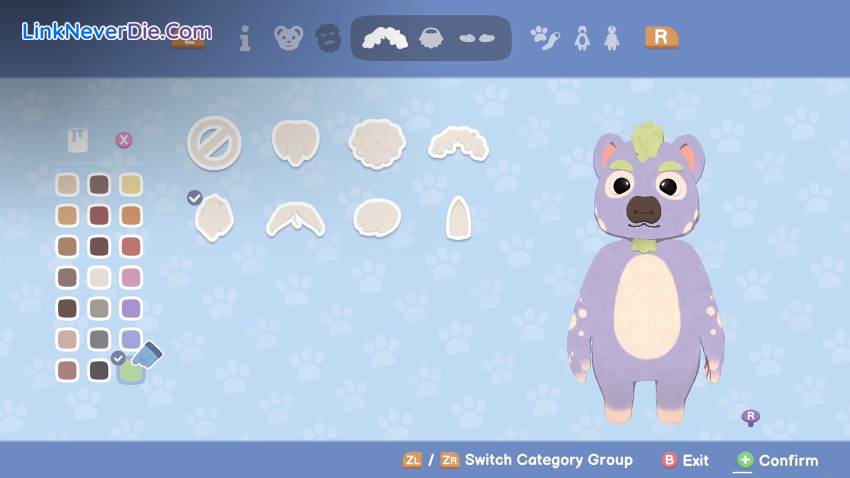Viewport: 850px width, 478px height.
Task: Open the paw print category tab
Action: tap(544, 38)
